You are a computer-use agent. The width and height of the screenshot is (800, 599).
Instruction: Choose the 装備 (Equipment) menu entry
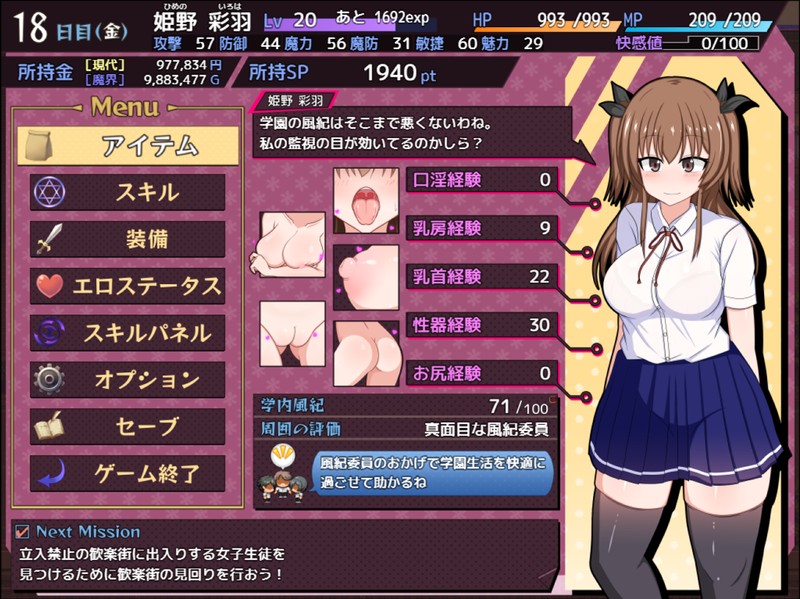pyautogui.click(x=128, y=239)
